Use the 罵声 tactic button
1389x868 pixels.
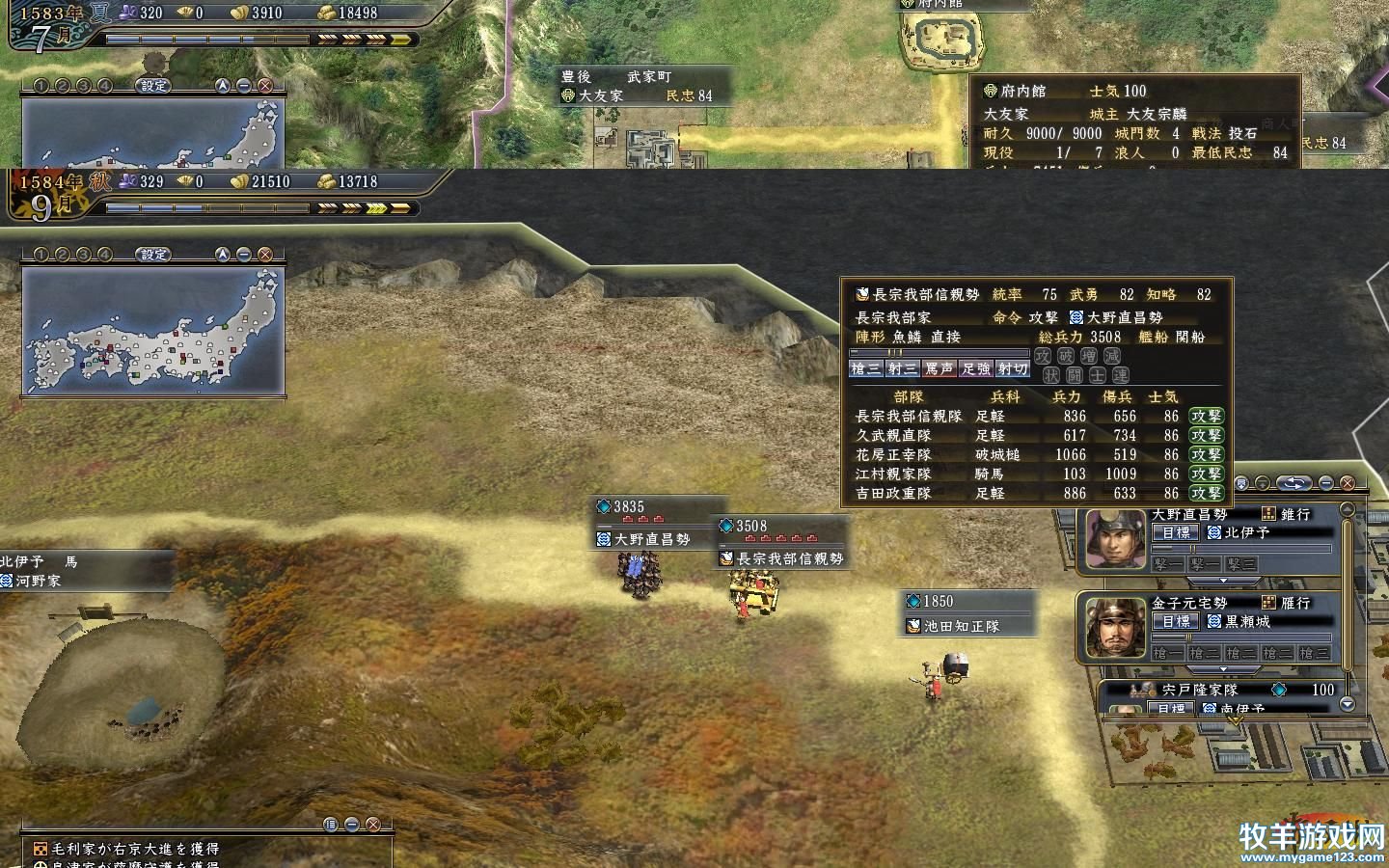tap(939, 368)
